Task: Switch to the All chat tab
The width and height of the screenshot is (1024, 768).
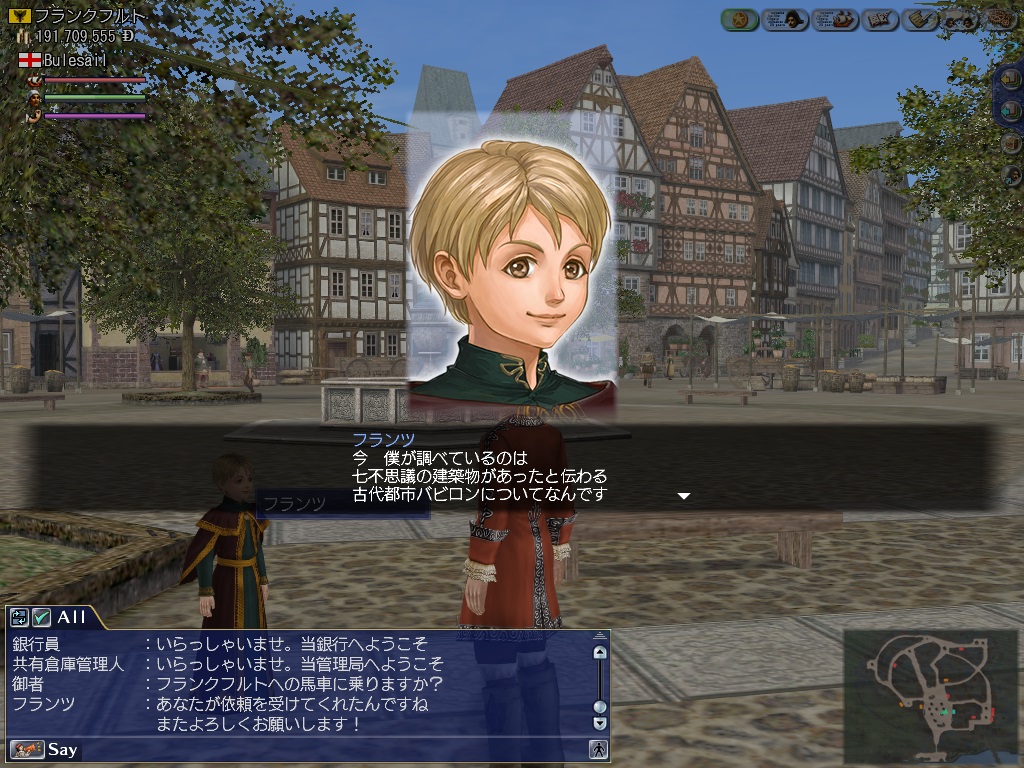Action: pyautogui.click(x=70, y=617)
